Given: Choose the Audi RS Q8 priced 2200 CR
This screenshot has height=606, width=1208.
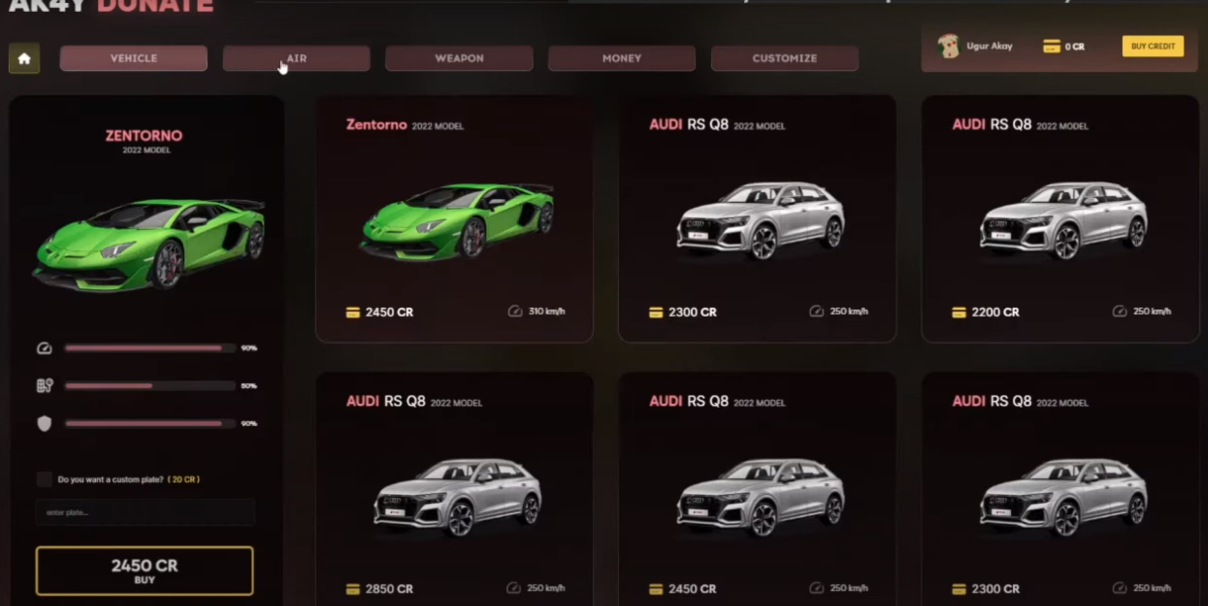Looking at the screenshot, I should tap(1060, 220).
